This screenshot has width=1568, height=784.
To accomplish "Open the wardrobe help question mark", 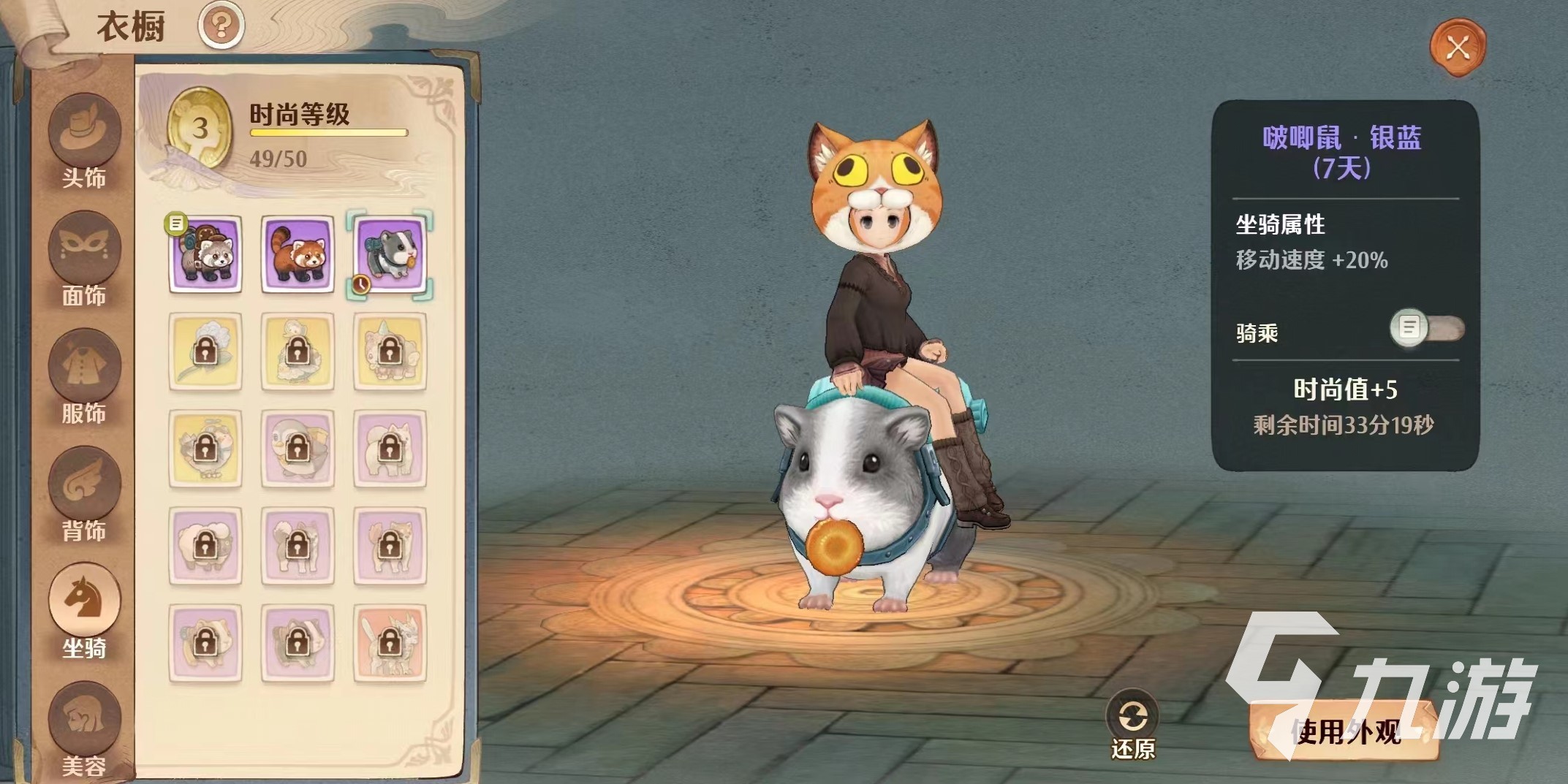I will point(221,26).
